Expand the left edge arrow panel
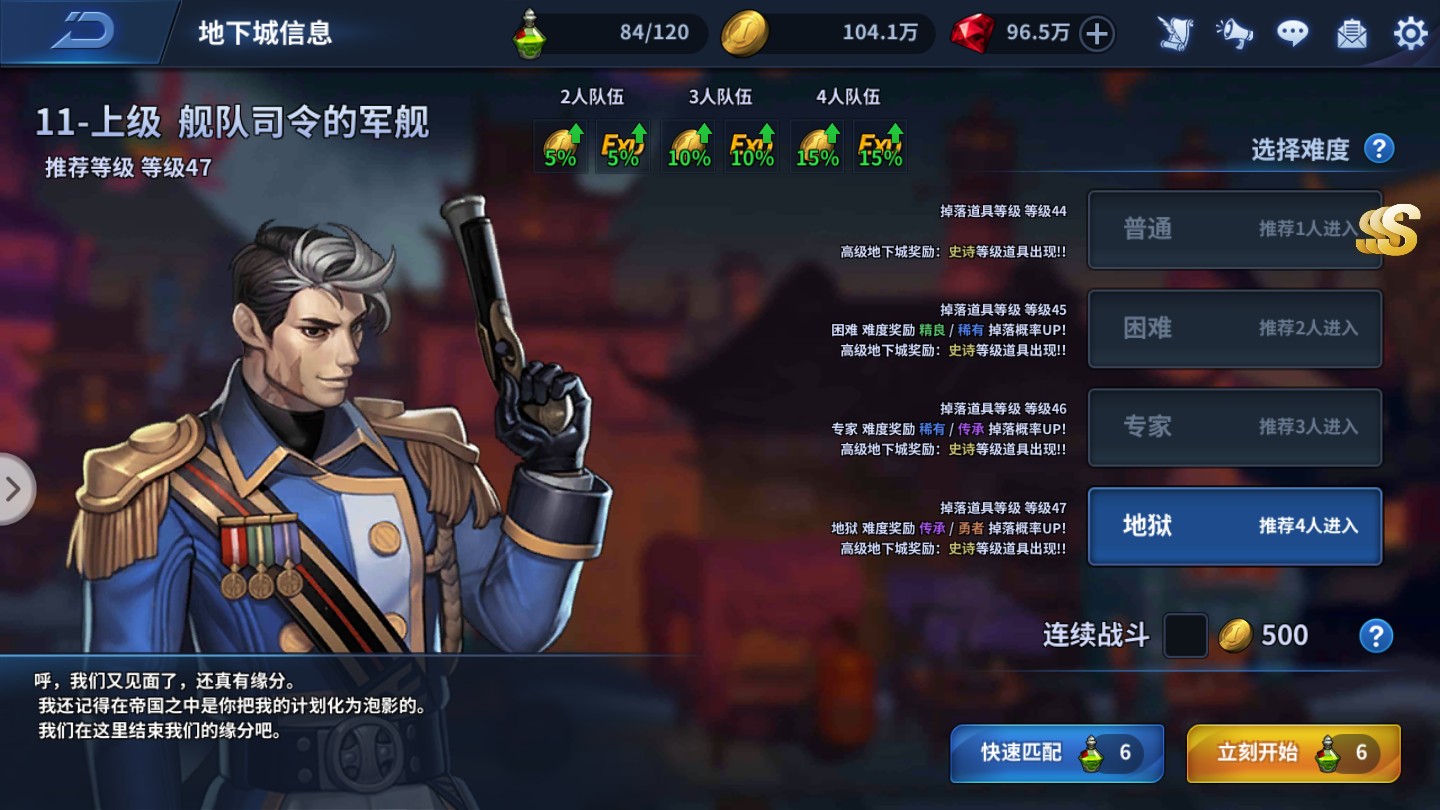Screen dimensions: 1440x810 pos(14,489)
